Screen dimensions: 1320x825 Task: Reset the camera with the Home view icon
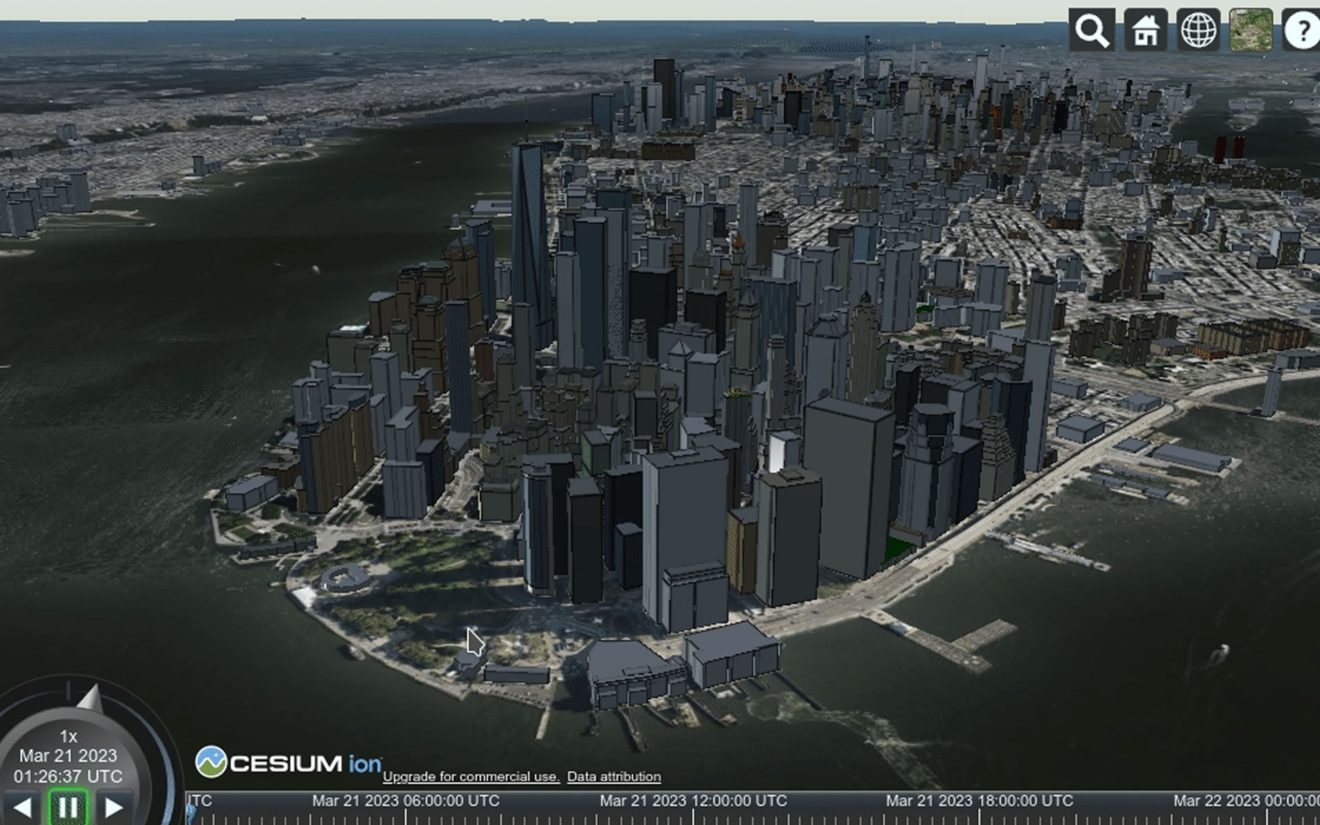1144,30
